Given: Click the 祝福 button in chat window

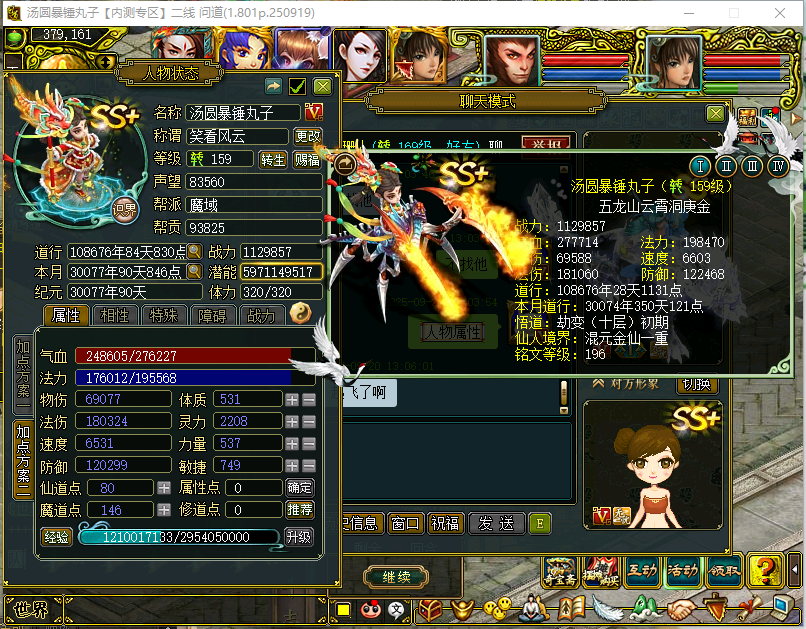Looking at the screenshot, I should pyautogui.click(x=446, y=523).
